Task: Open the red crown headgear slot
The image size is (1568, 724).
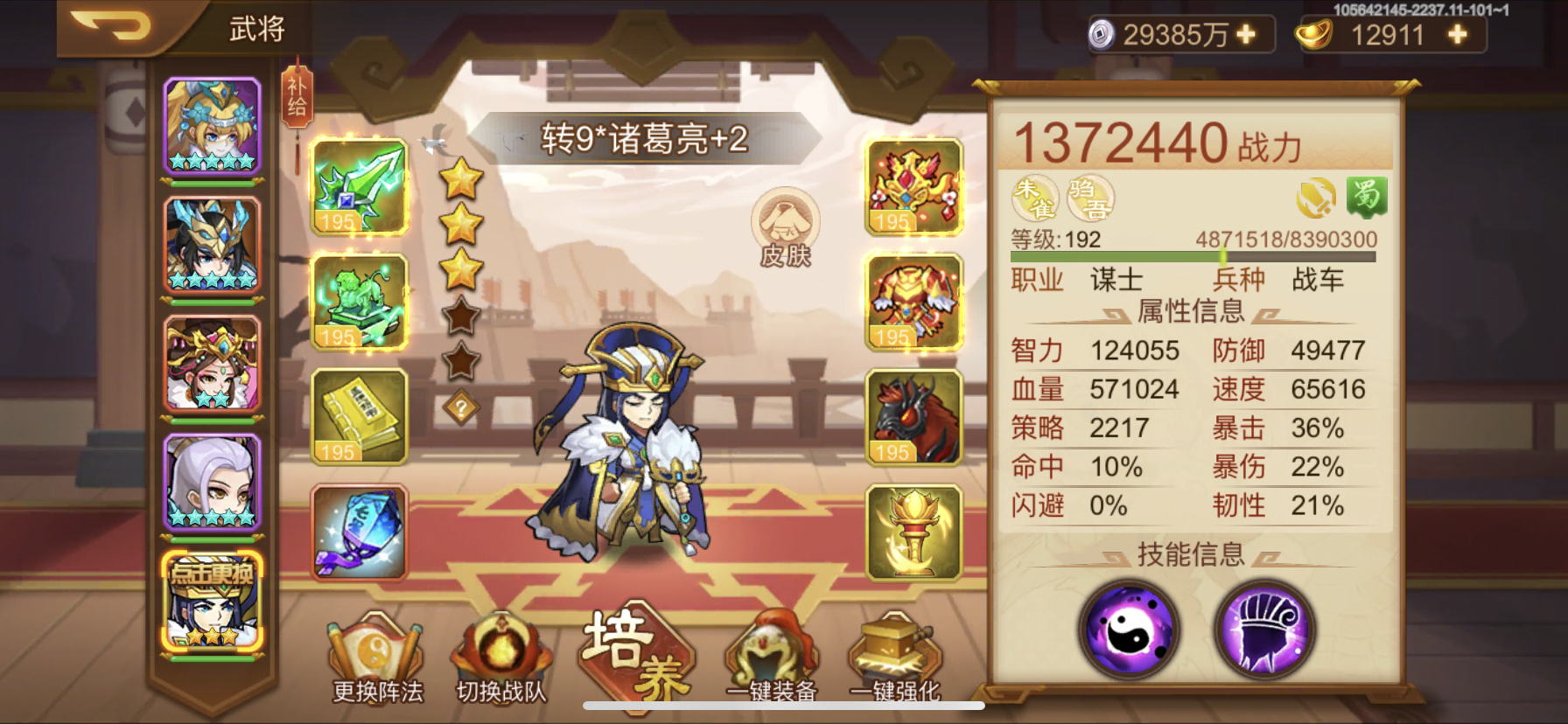Action: pos(913,186)
